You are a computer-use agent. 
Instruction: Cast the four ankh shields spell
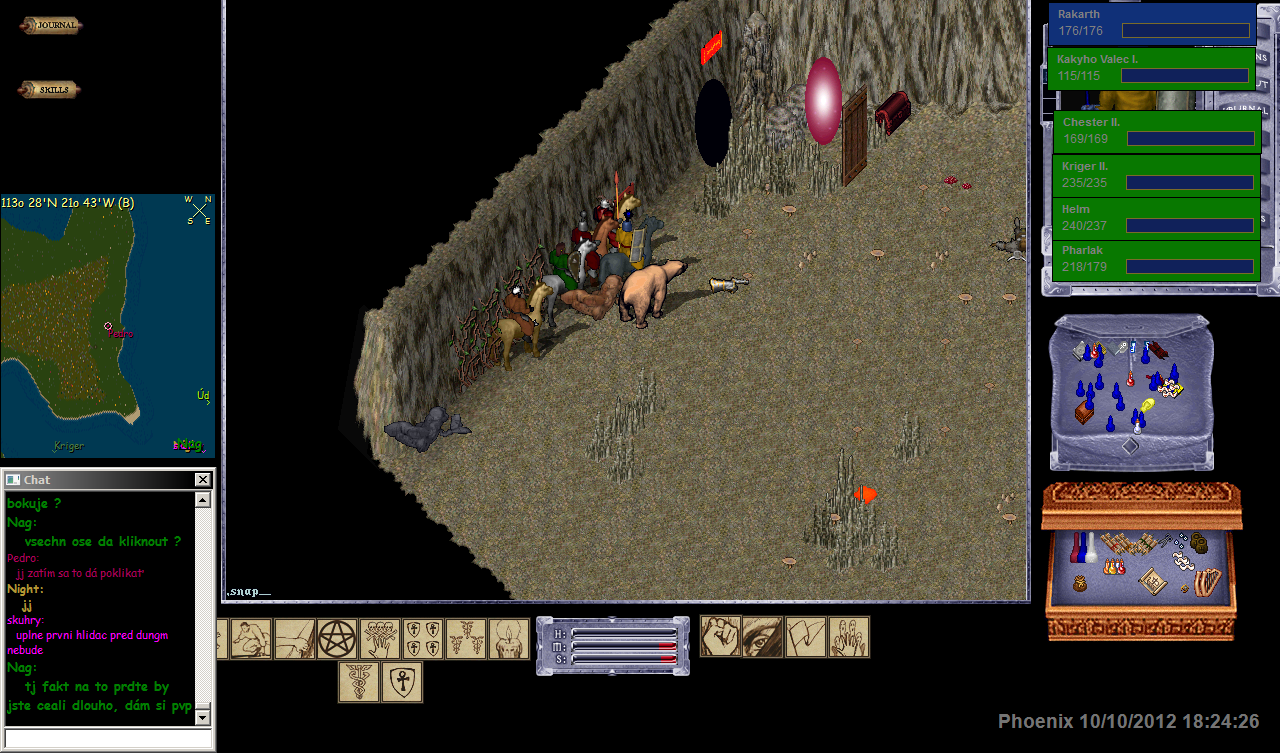tap(423, 639)
